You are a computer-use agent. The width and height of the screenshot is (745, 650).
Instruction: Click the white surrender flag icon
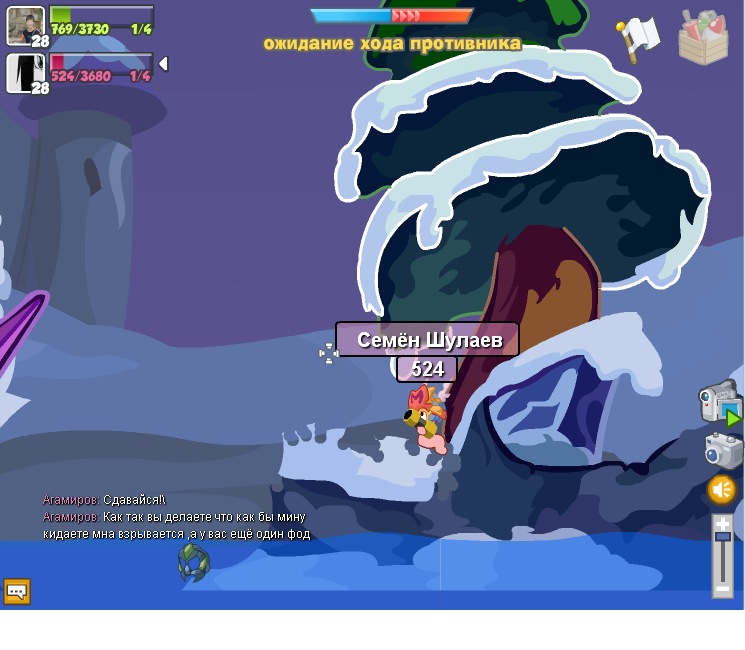click(638, 37)
